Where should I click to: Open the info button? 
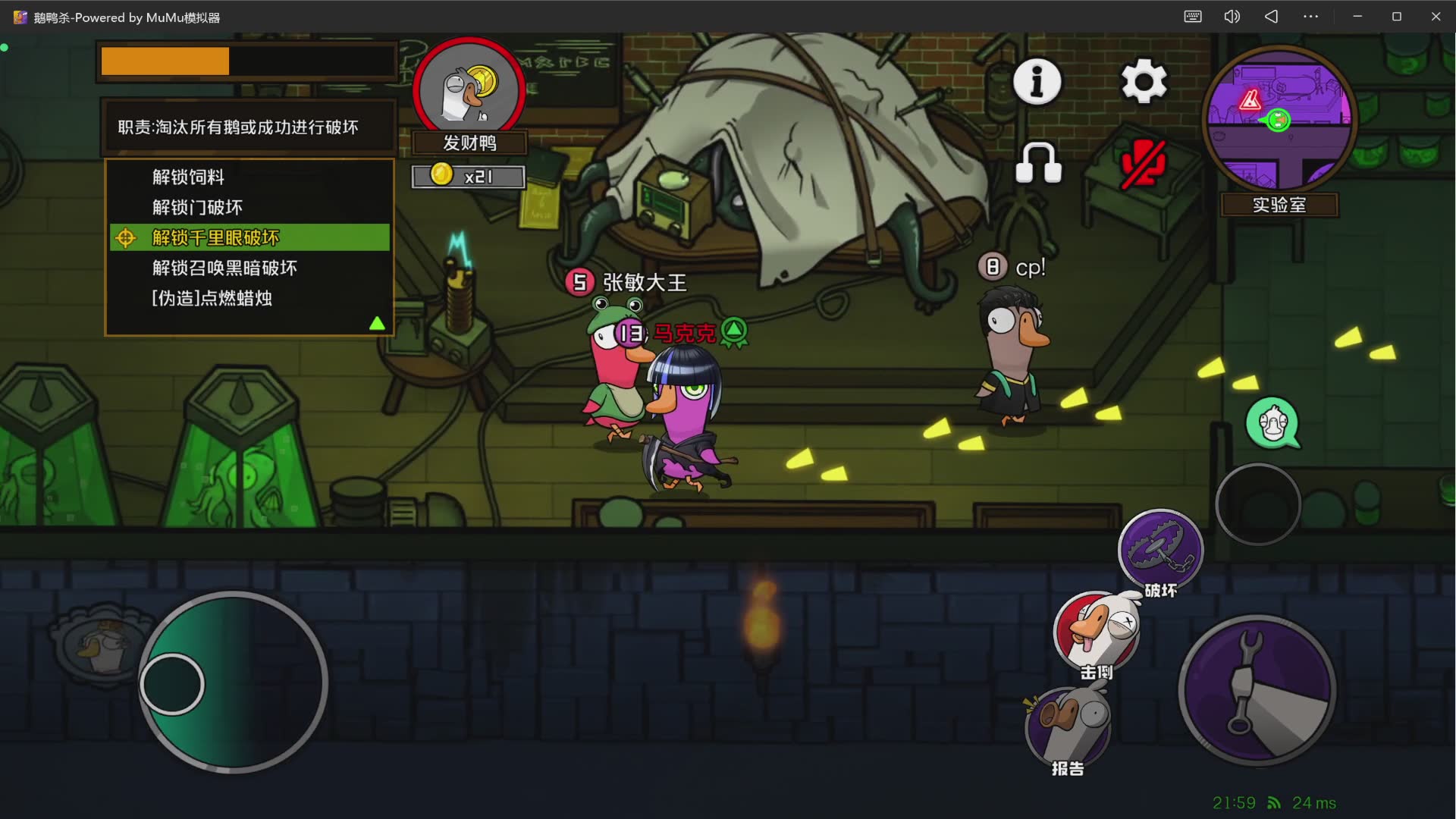point(1037,81)
